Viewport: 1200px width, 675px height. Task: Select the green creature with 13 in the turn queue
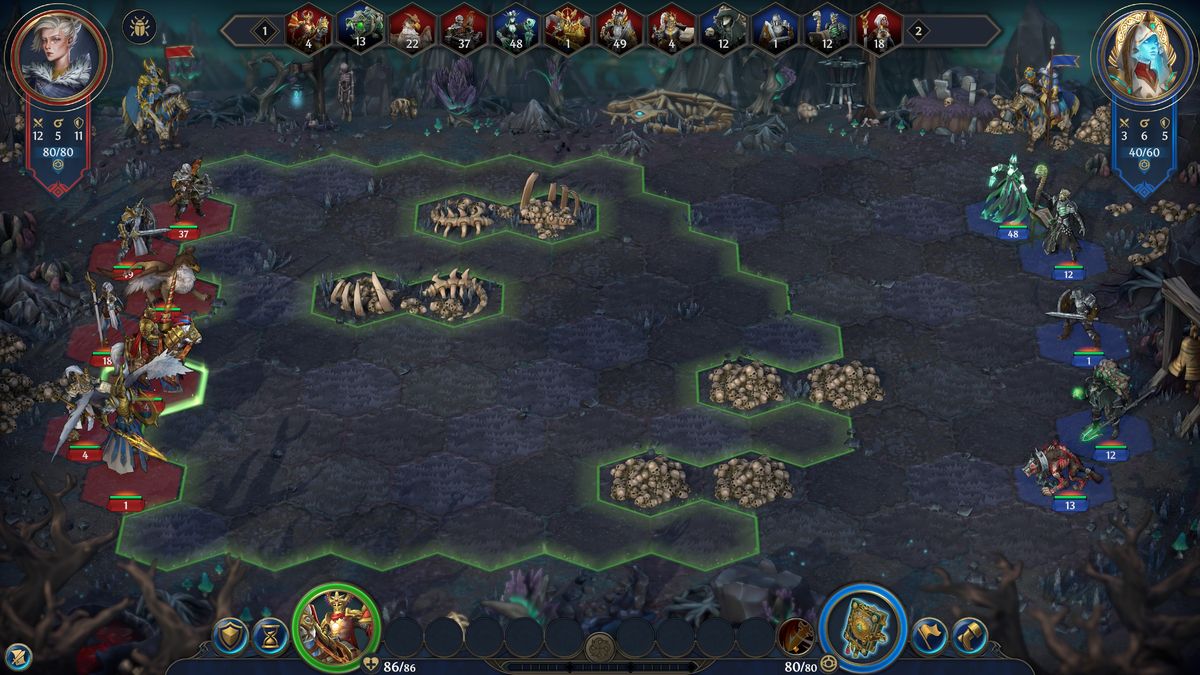[360, 28]
